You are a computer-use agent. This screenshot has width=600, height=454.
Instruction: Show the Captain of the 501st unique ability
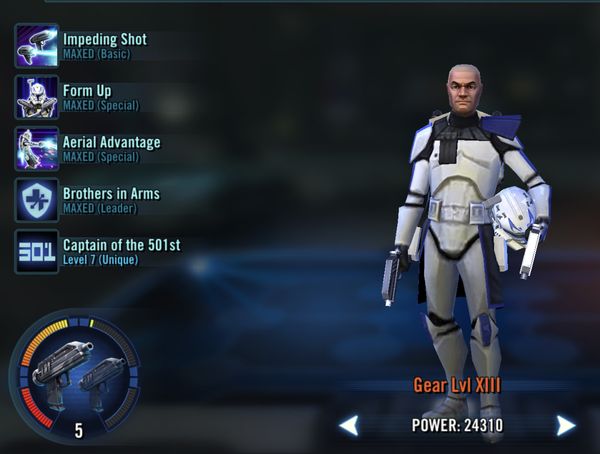click(x=36, y=251)
